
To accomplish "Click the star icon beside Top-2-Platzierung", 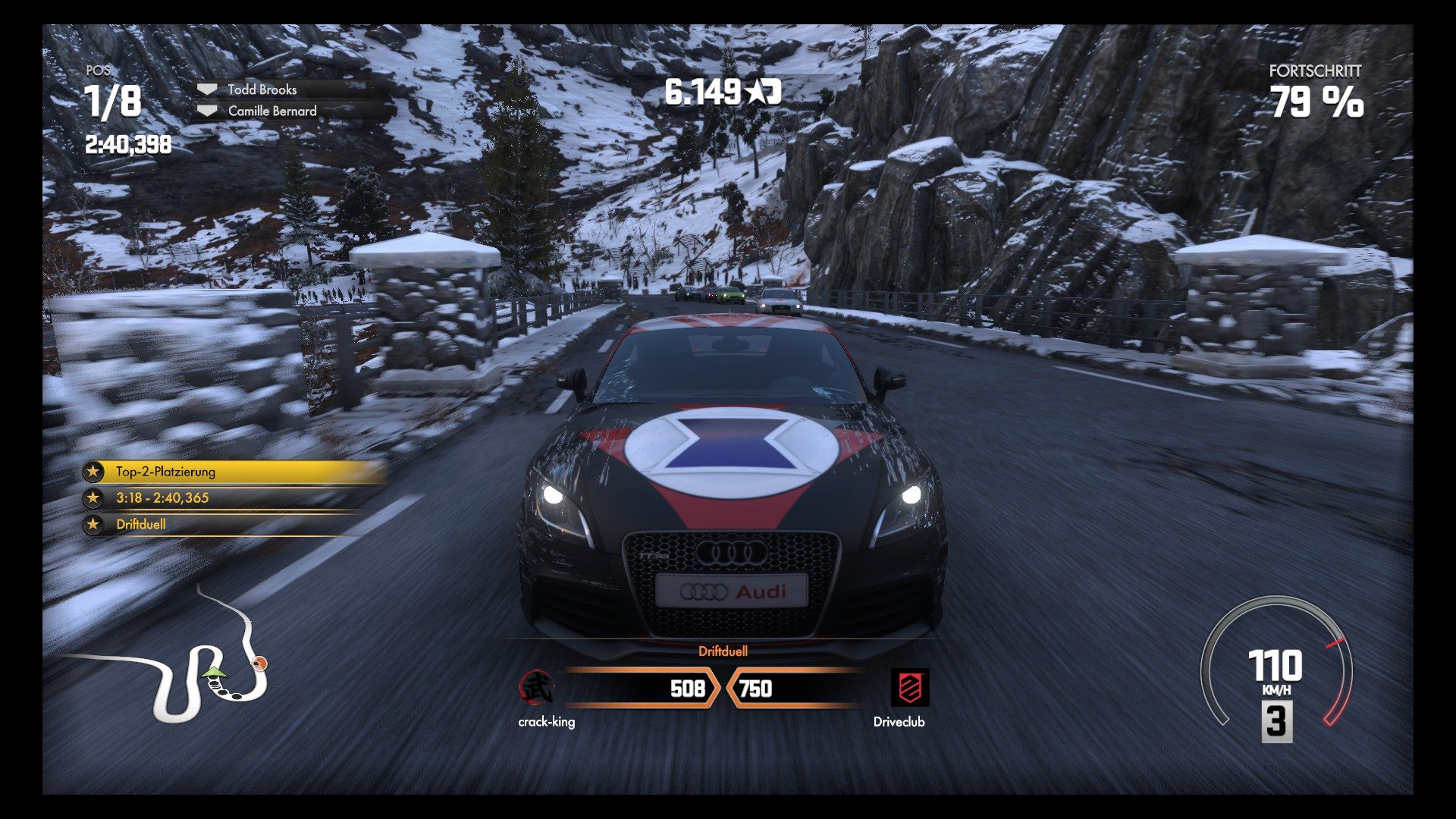I will (x=93, y=471).
